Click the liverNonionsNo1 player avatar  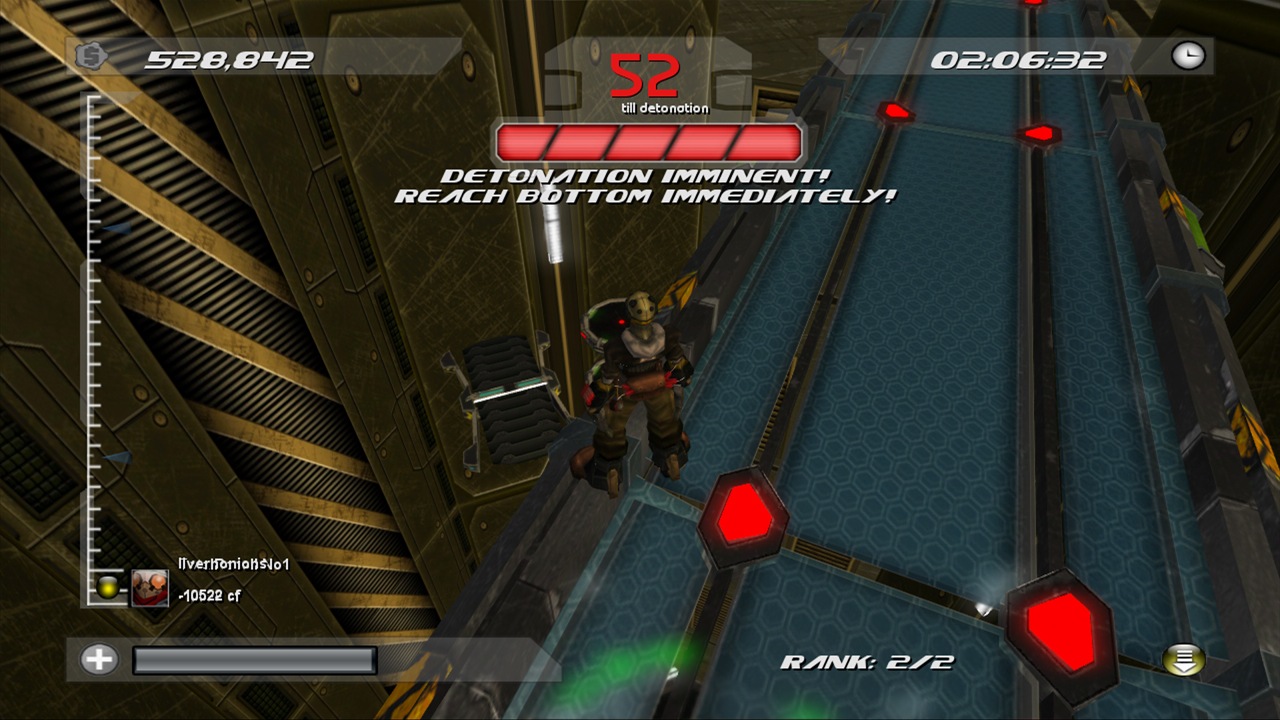pos(150,587)
